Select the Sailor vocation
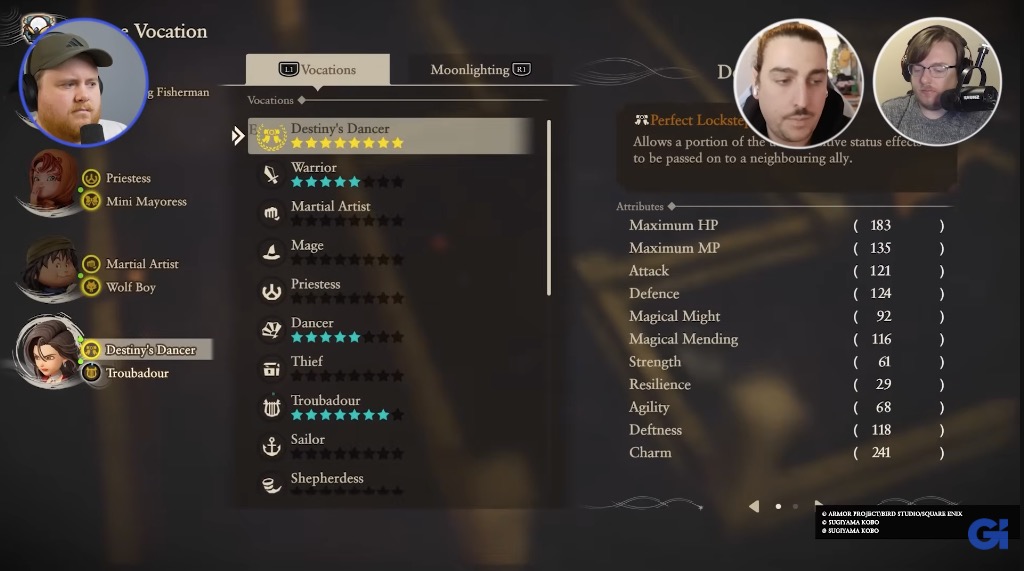This screenshot has width=1024, height=571. pos(390,447)
